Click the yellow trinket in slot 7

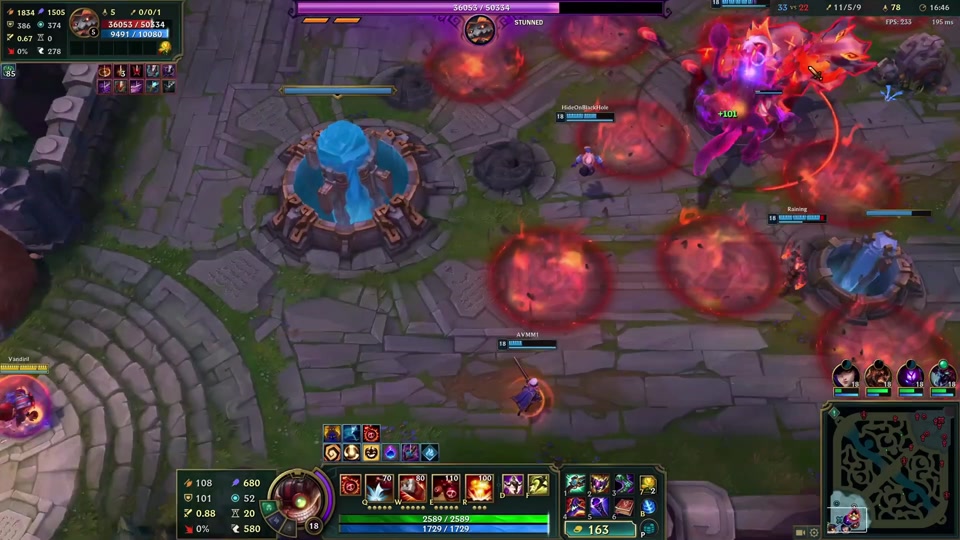pyautogui.click(x=648, y=485)
